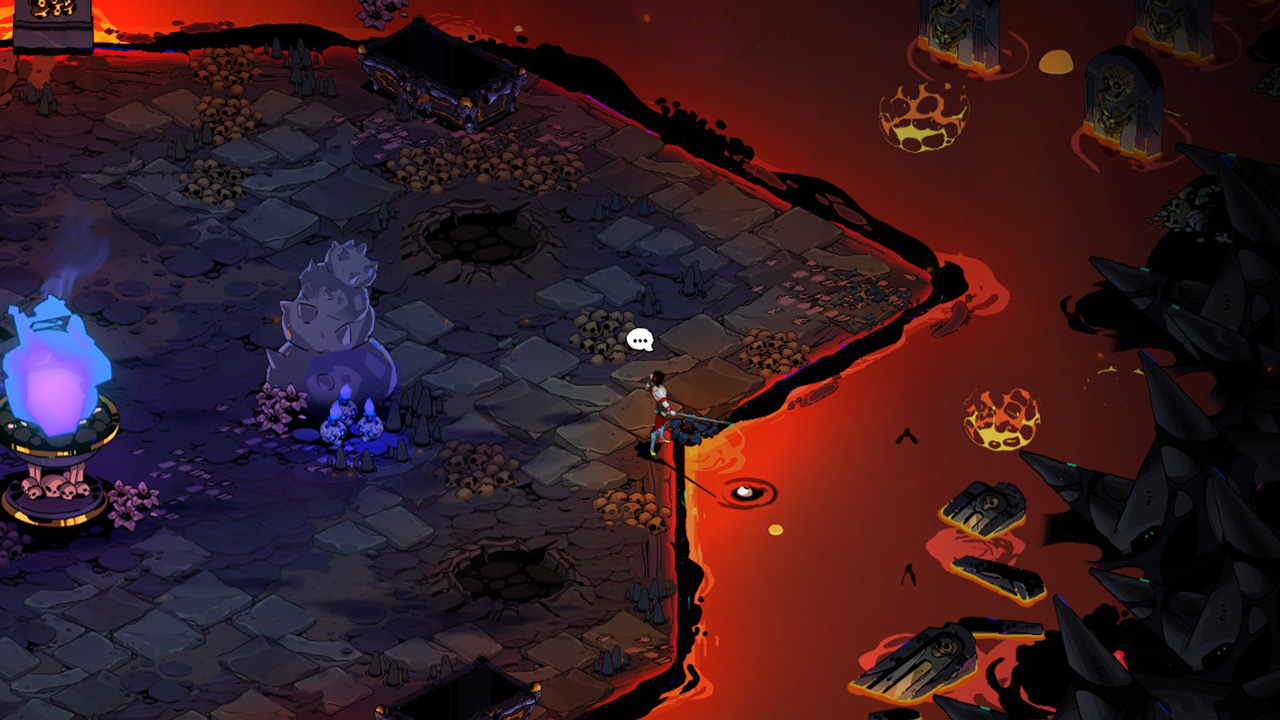Click the speech bubble ellipsis icon
The width and height of the screenshot is (1280, 720).
tap(640, 340)
